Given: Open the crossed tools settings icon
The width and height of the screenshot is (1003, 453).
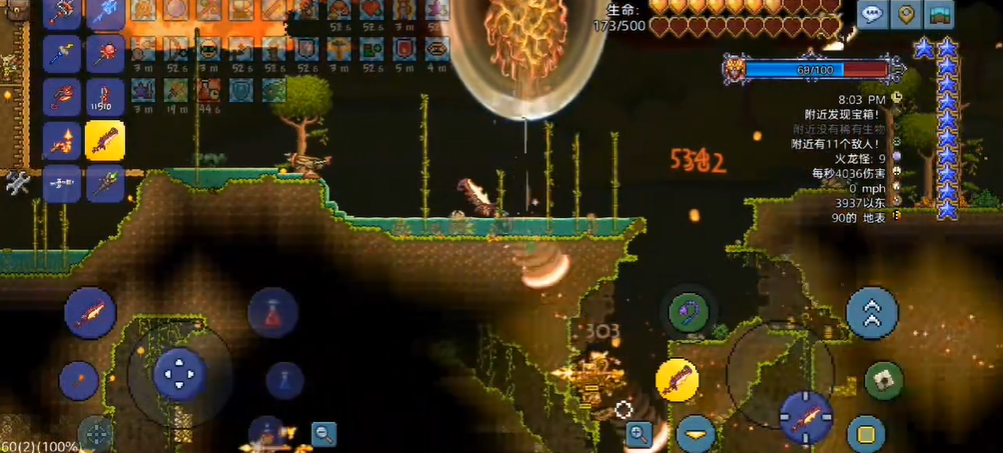Looking at the screenshot, I should point(17,183).
